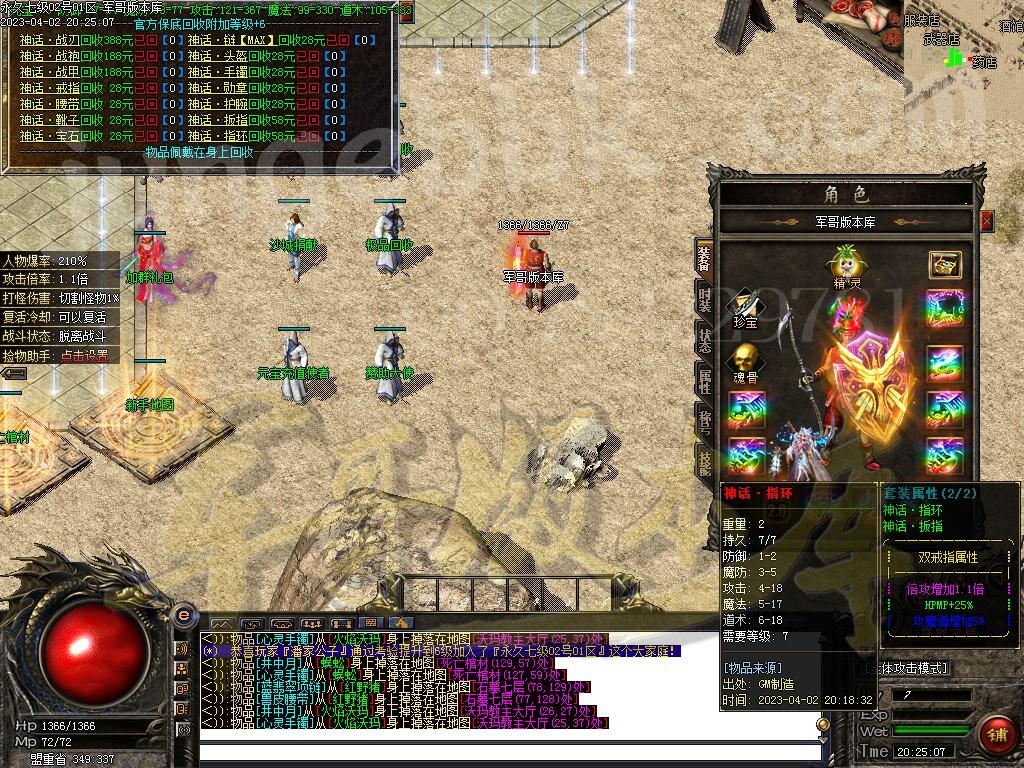Click the 精灵 spirit slot icon
Image resolution: width=1024 pixels, height=768 pixels.
click(846, 263)
